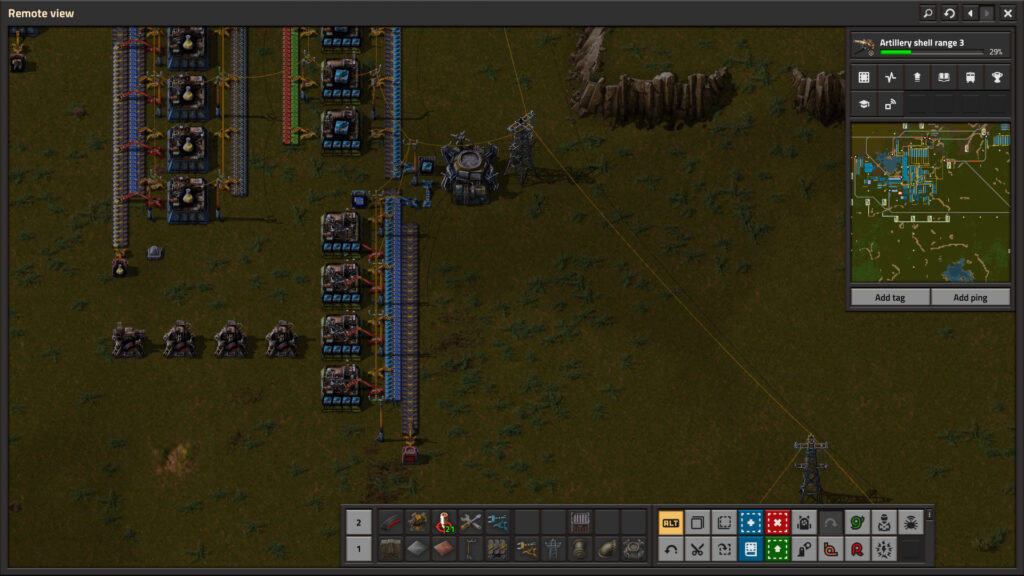Open the trains overview icon

point(970,77)
